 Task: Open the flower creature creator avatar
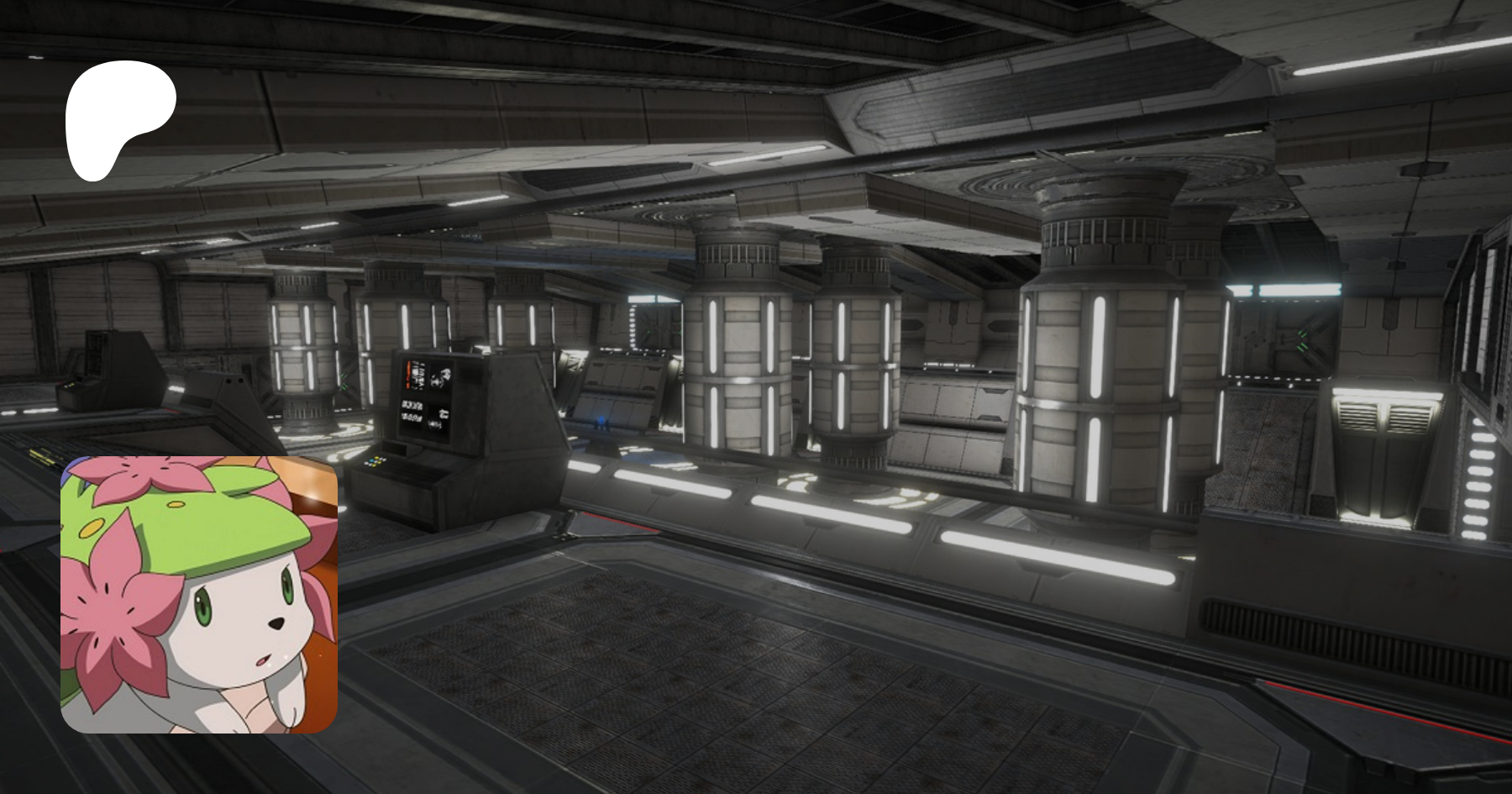(199, 594)
